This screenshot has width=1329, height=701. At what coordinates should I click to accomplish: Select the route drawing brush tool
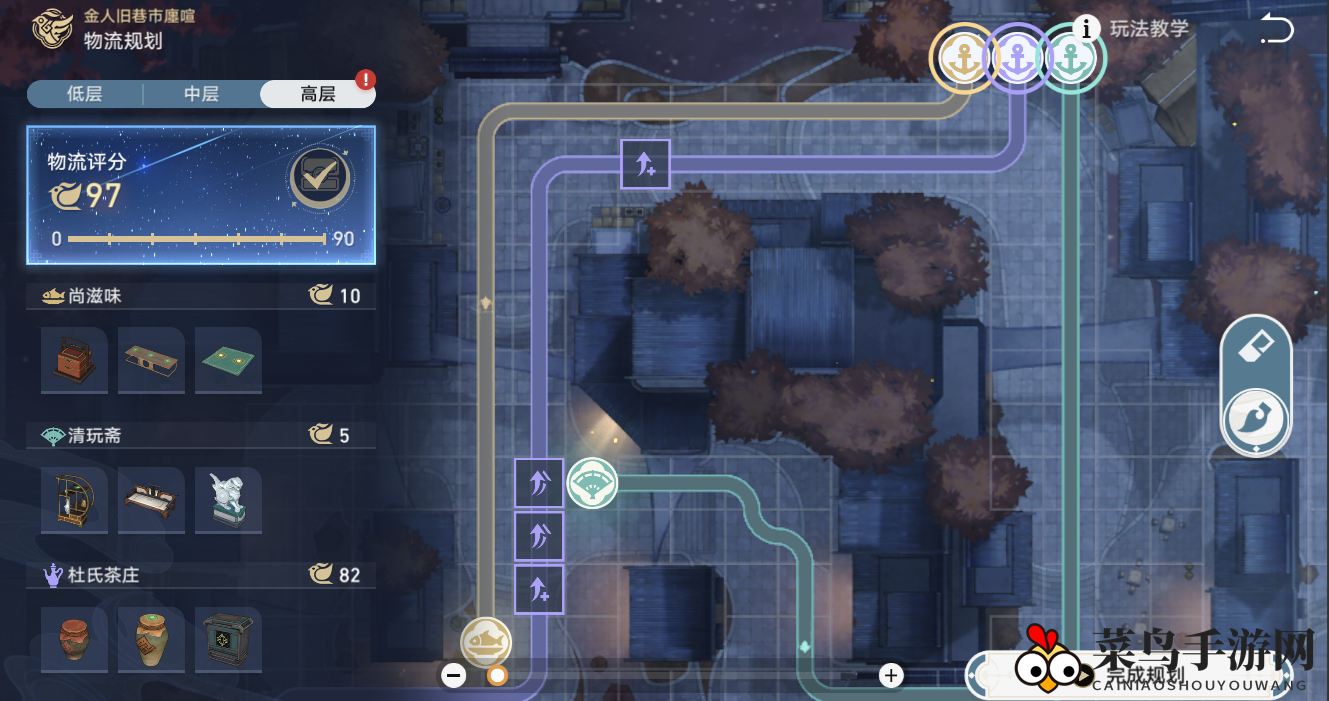click(1256, 421)
